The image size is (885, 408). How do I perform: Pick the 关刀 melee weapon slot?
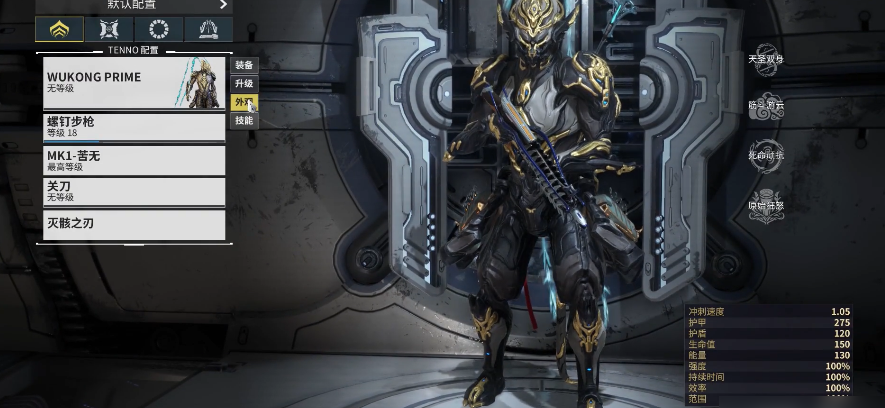click(134, 191)
